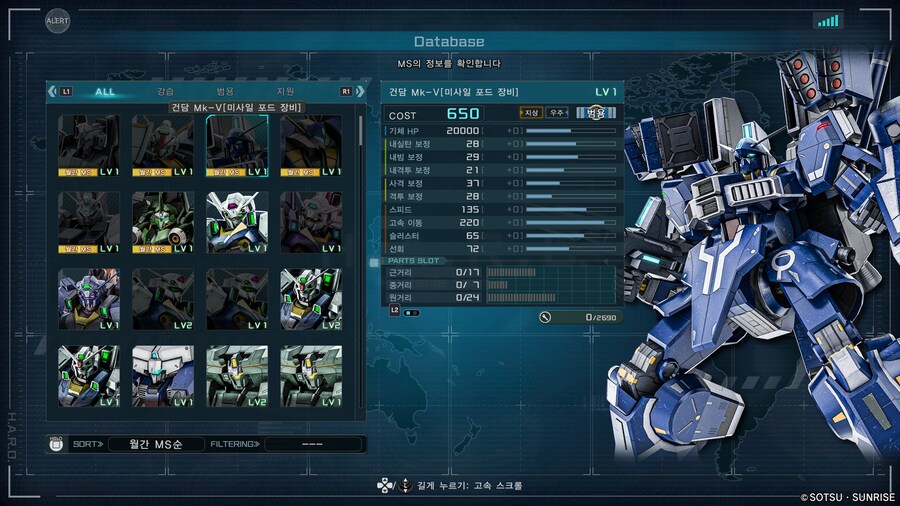Viewport: 900px width, 506px height.
Task: Switch to the 강습 category tab
Action: coord(165,92)
